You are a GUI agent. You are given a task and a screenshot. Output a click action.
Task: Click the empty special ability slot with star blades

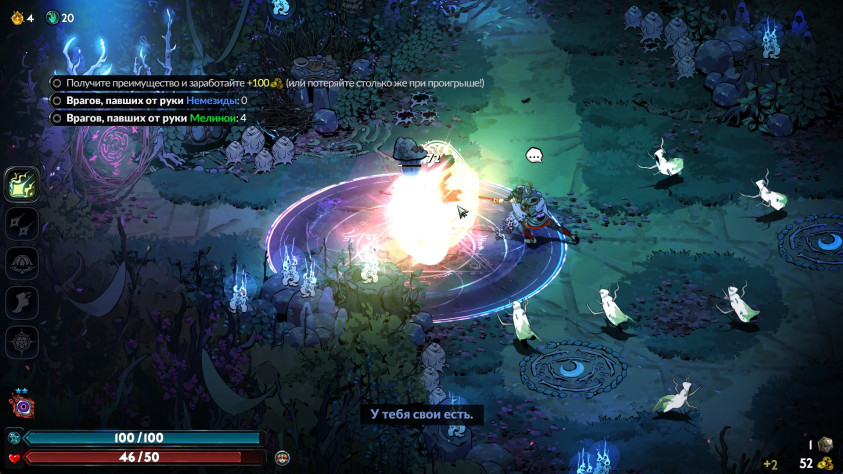22,223
